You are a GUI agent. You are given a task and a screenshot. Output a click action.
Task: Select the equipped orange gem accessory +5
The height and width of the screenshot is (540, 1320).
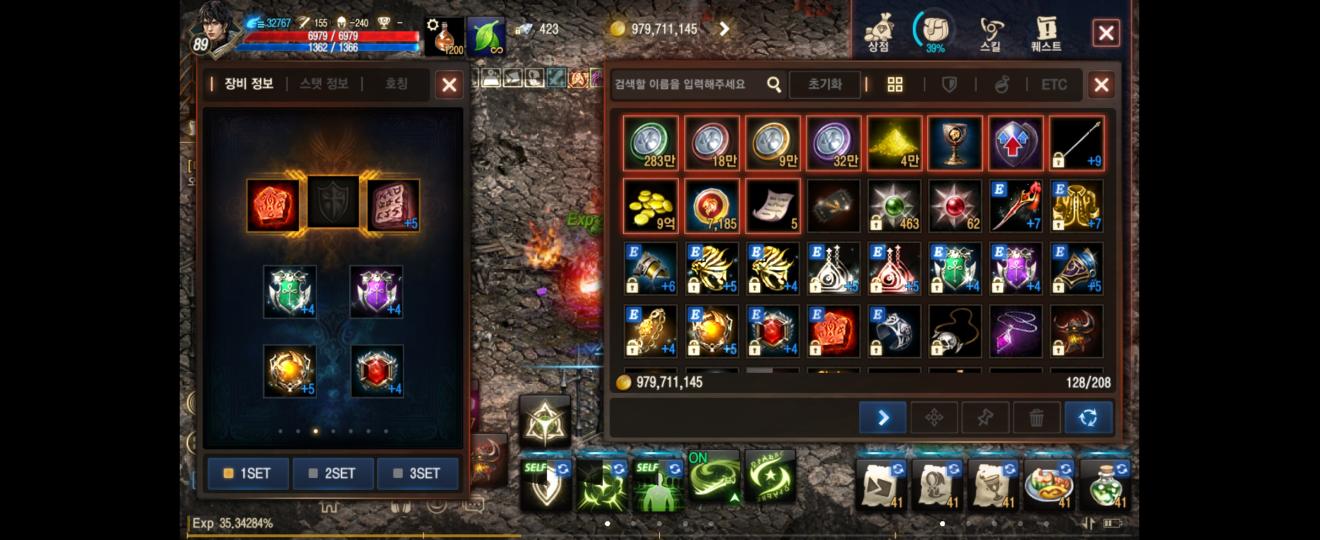(290, 371)
